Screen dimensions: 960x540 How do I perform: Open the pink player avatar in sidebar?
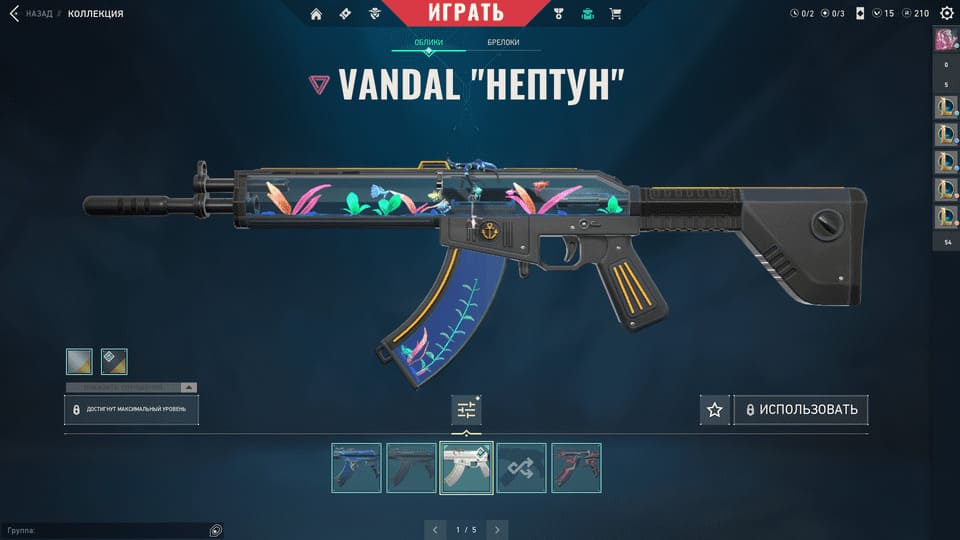pos(946,40)
